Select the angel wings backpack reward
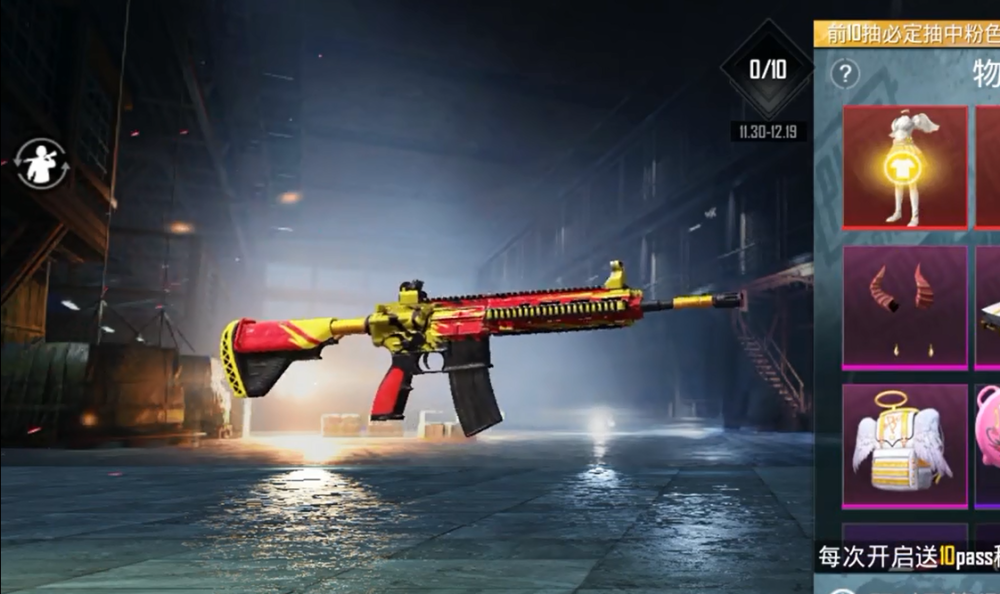Image resolution: width=1000 pixels, height=594 pixels. point(905,445)
